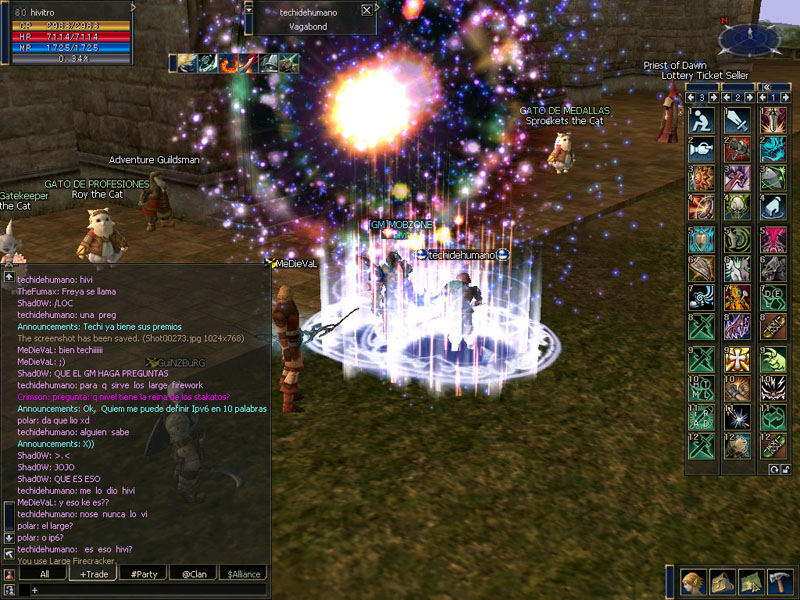Screen dimensions: 800x600
Task: Select the @Clan chat tab
Action: [194, 574]
